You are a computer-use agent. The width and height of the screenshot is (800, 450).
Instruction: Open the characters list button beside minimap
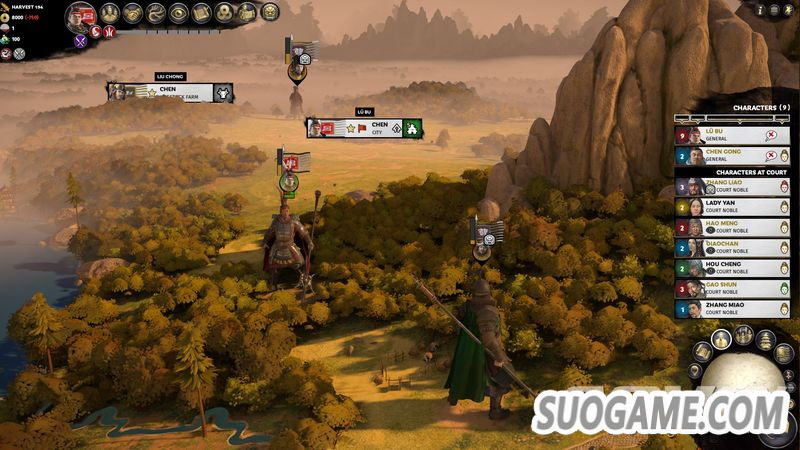tap(720, 340)
